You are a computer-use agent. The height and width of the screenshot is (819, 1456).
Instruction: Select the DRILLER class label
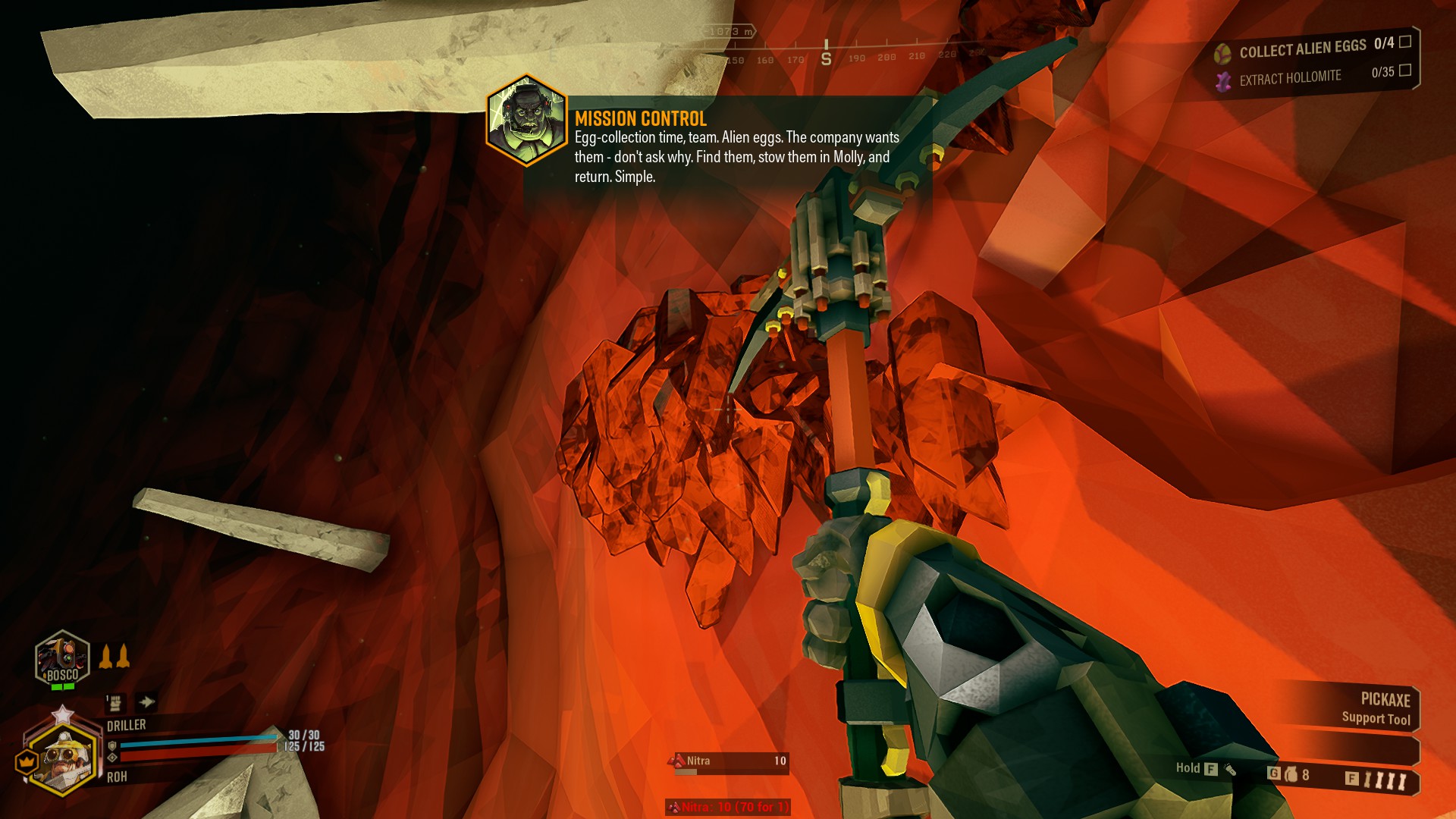(126, 723)
